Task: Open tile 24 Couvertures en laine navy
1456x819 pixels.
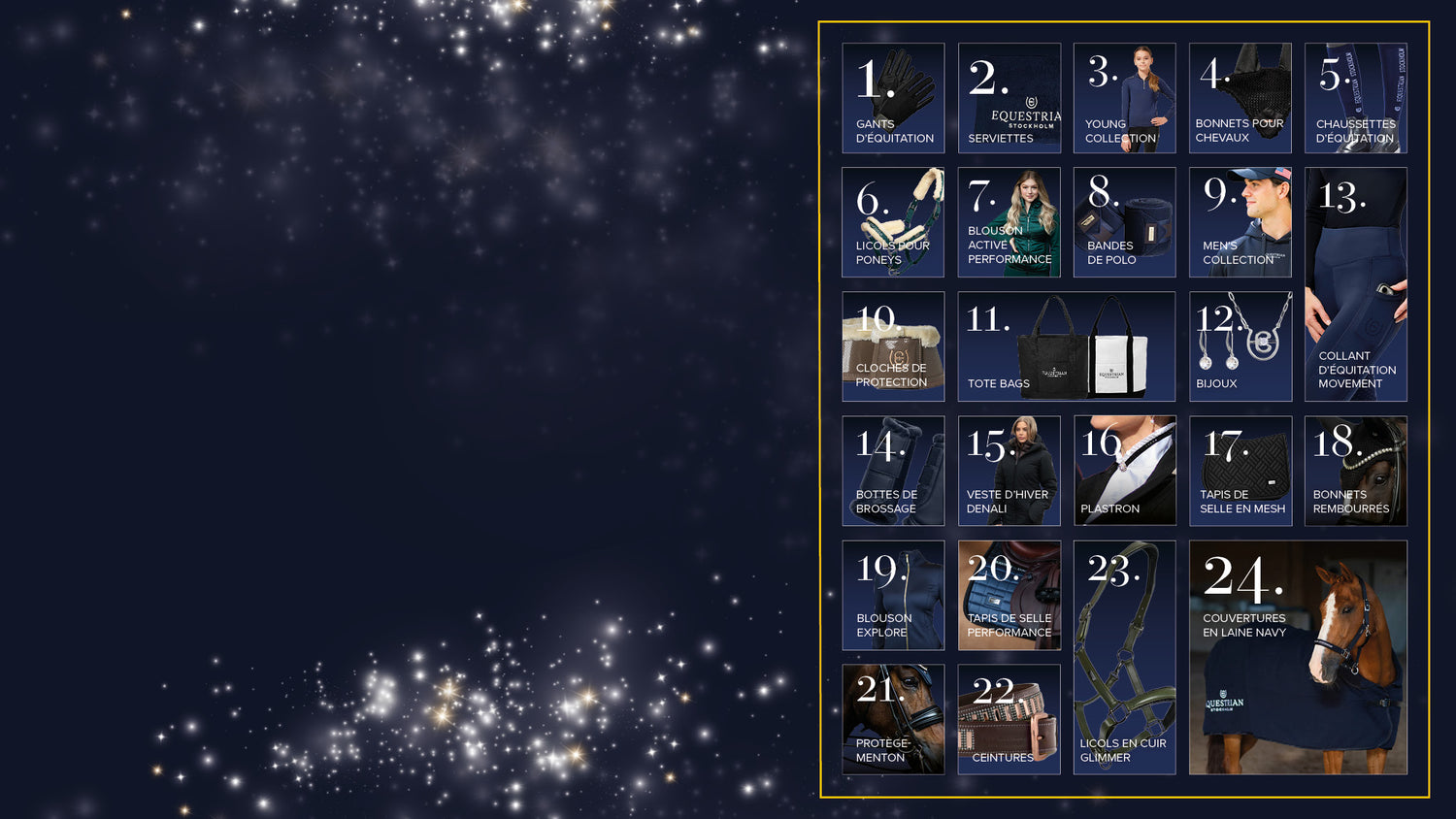Action: pos(1297,657)
